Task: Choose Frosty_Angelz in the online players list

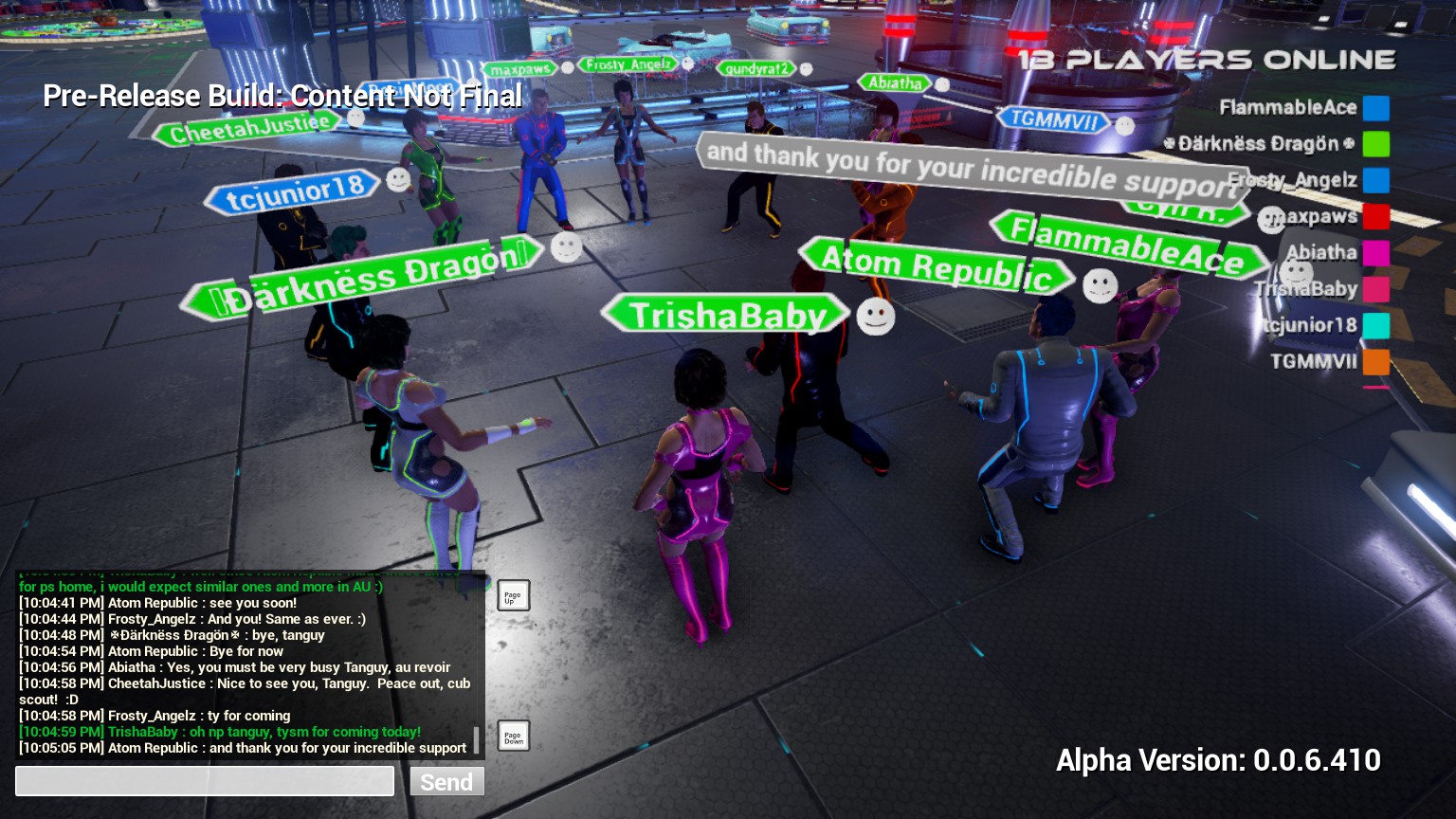Action: (1294, 180)
